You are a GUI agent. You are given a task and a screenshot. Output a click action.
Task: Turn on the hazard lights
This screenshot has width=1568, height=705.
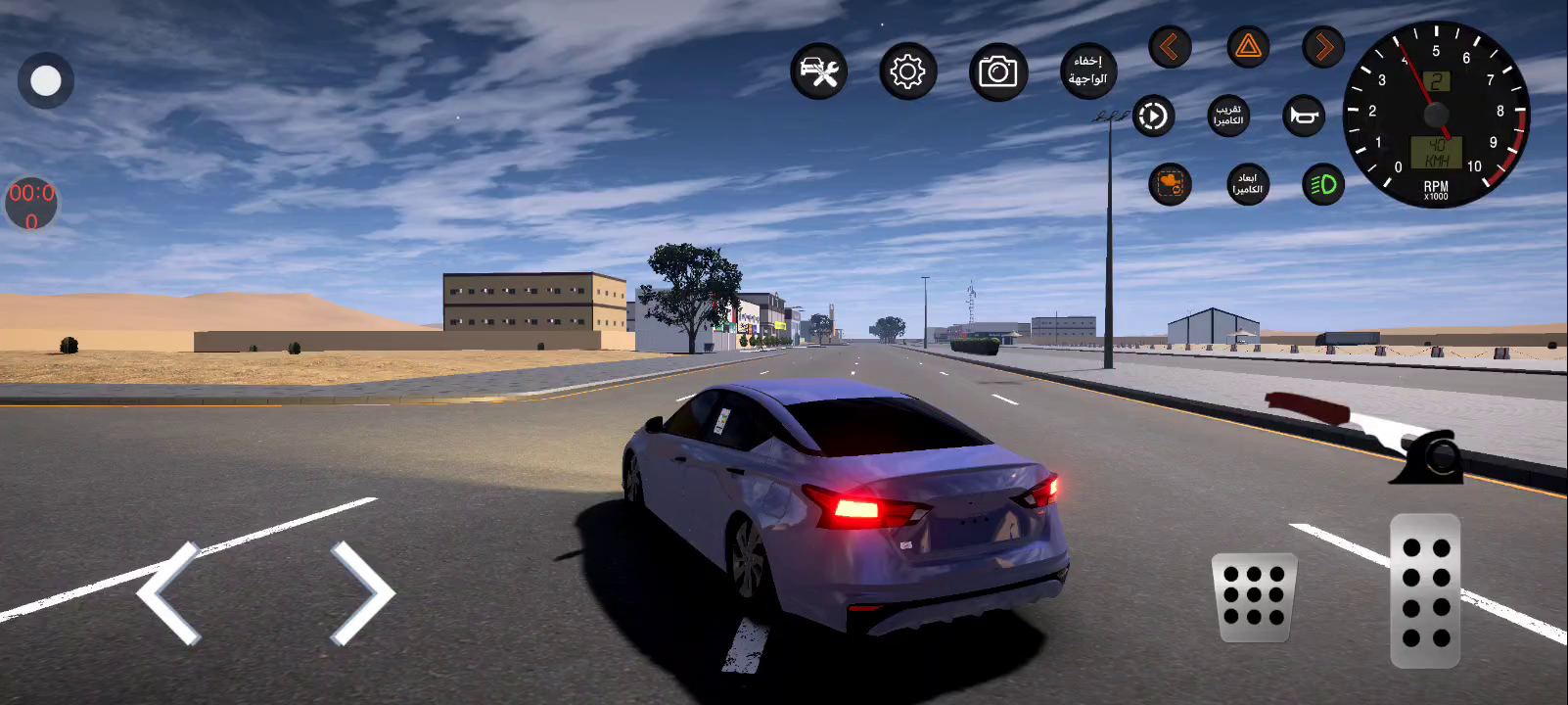(x=1248, y=47)
